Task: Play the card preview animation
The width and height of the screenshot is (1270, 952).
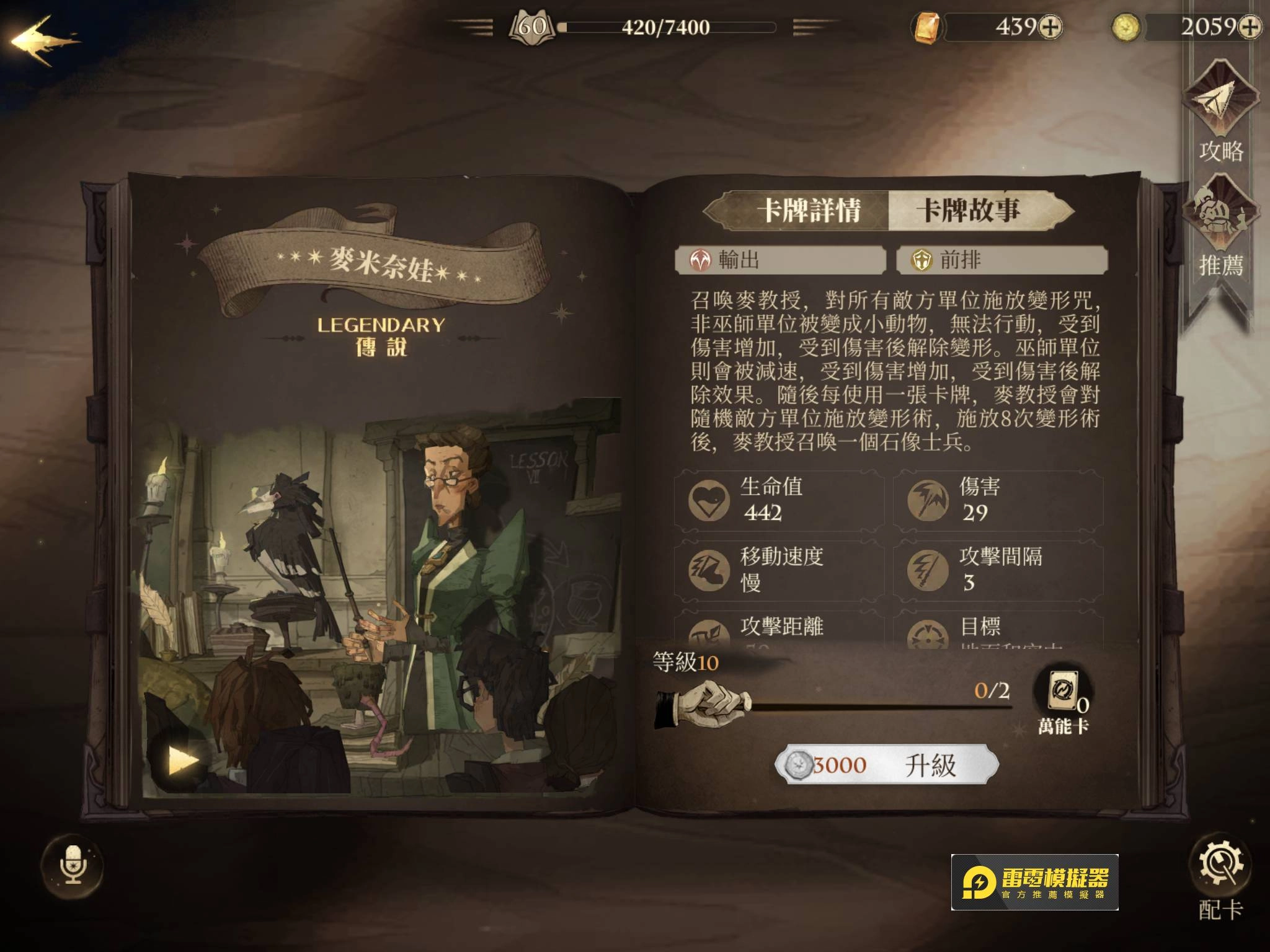Action: tap(182, 760)
